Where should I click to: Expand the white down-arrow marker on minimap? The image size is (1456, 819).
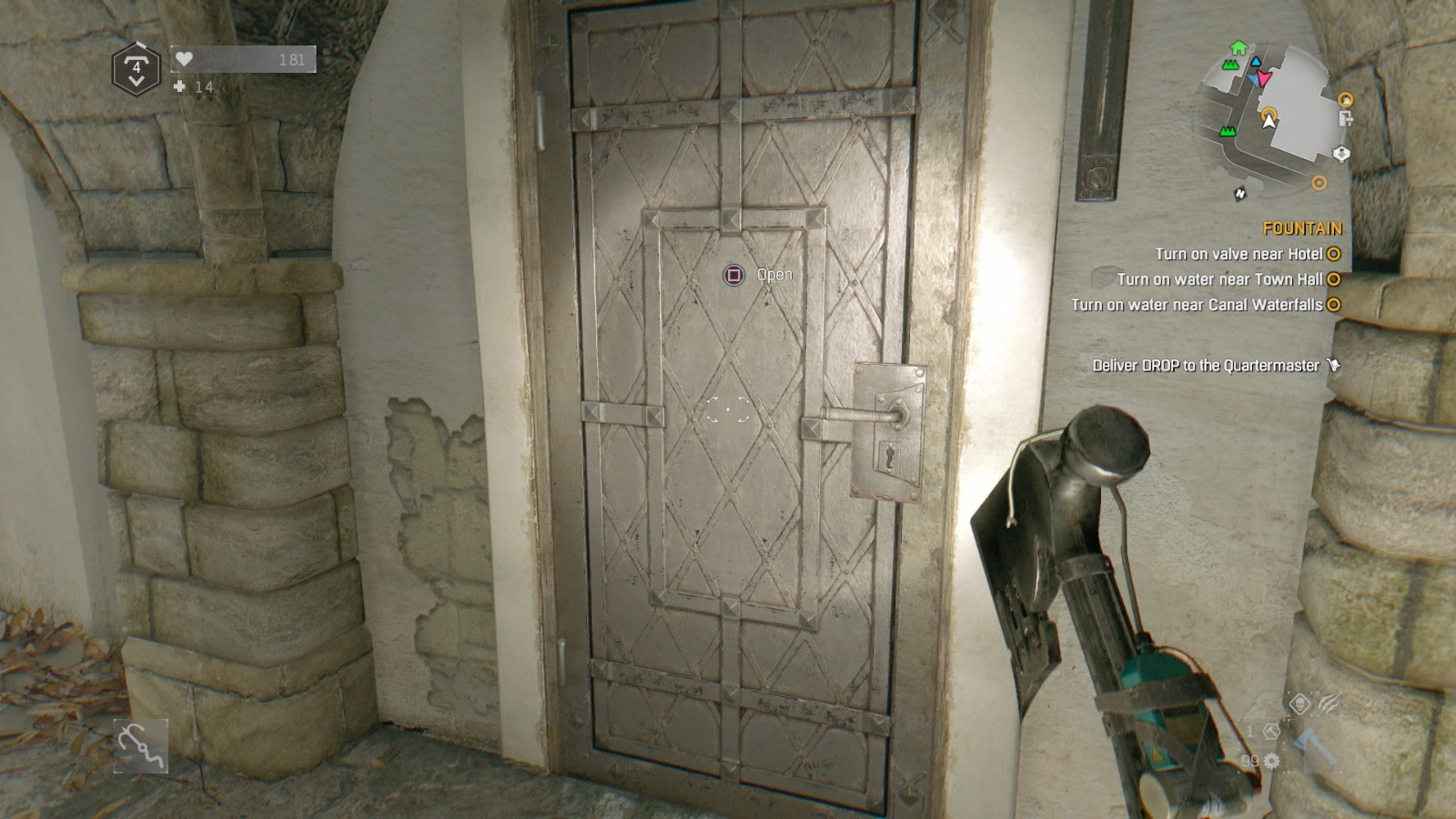pyautogui.click(x=1341, y=153)
